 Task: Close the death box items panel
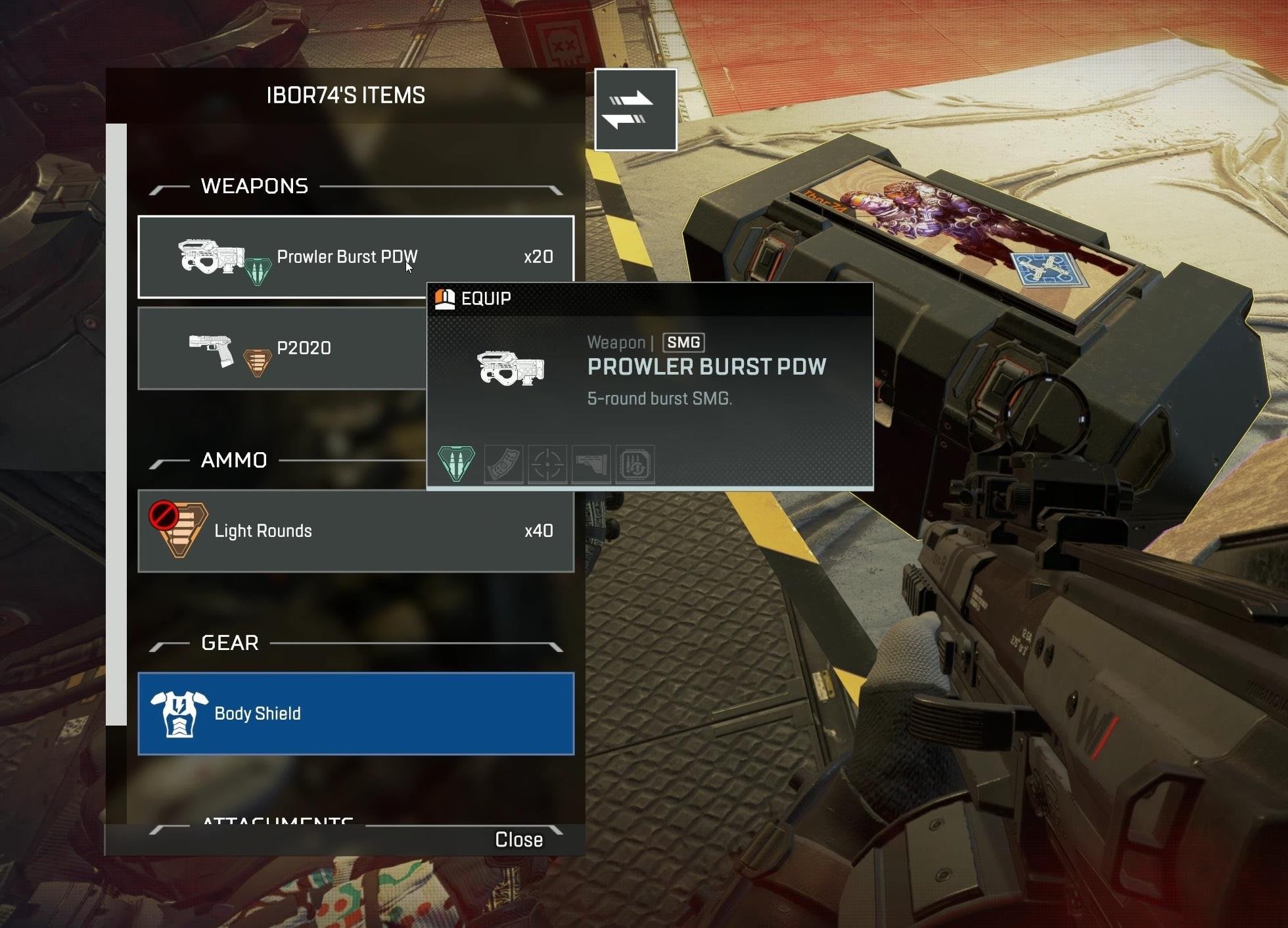518,840
